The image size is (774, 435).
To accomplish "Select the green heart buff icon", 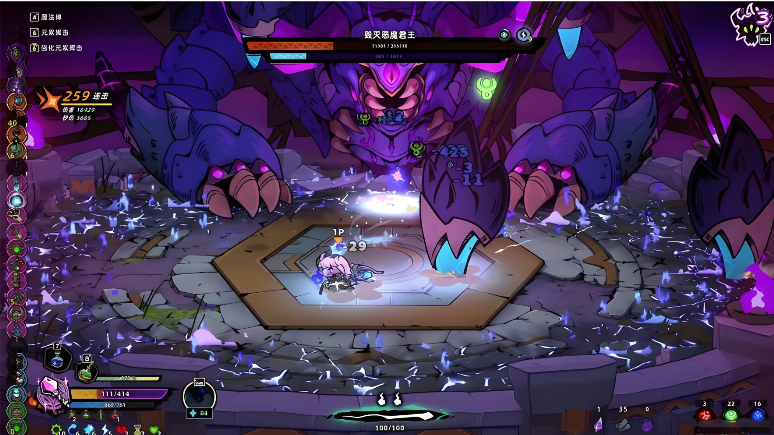I will pos(154,430).
